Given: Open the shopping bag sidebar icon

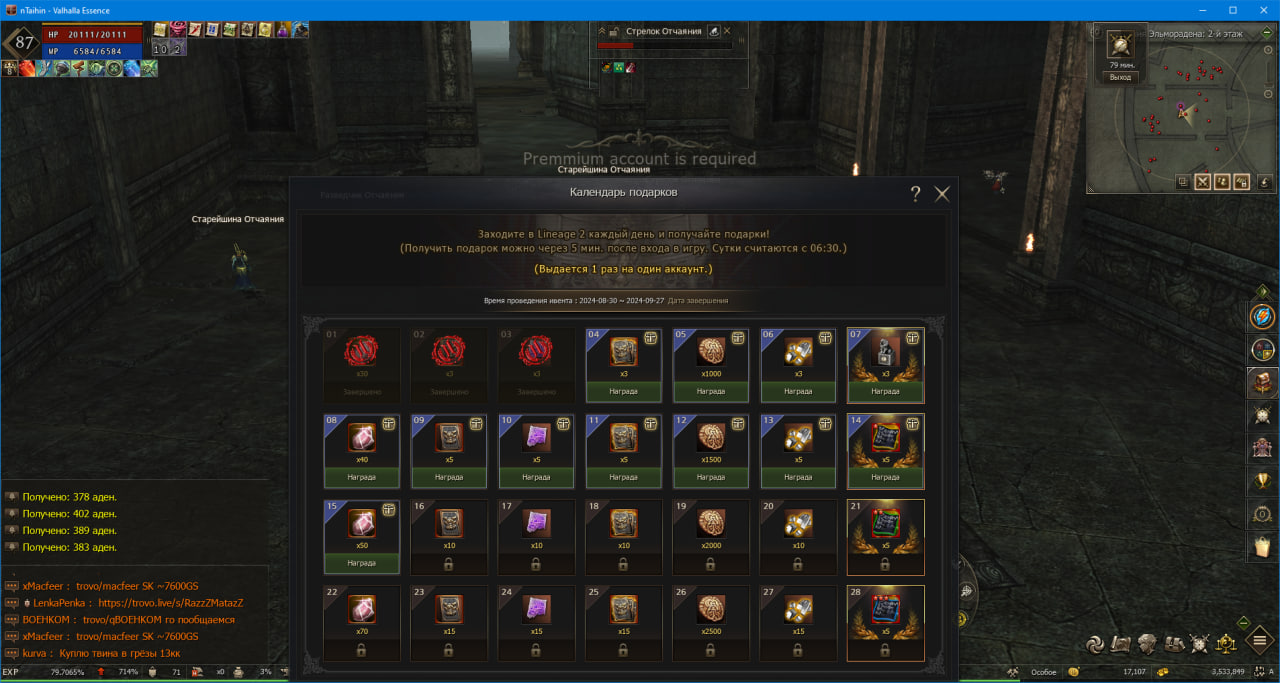Looking at the screenshot, I should [x=1262, y=546].
